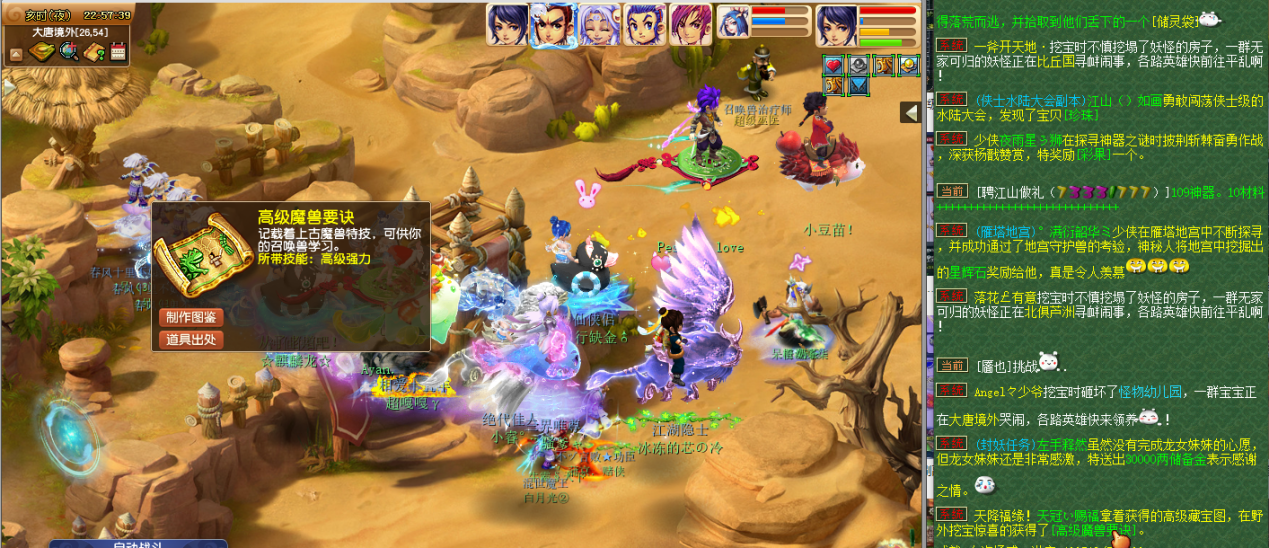
Task: Click the grey orb status icon
Action: [858, 65]
